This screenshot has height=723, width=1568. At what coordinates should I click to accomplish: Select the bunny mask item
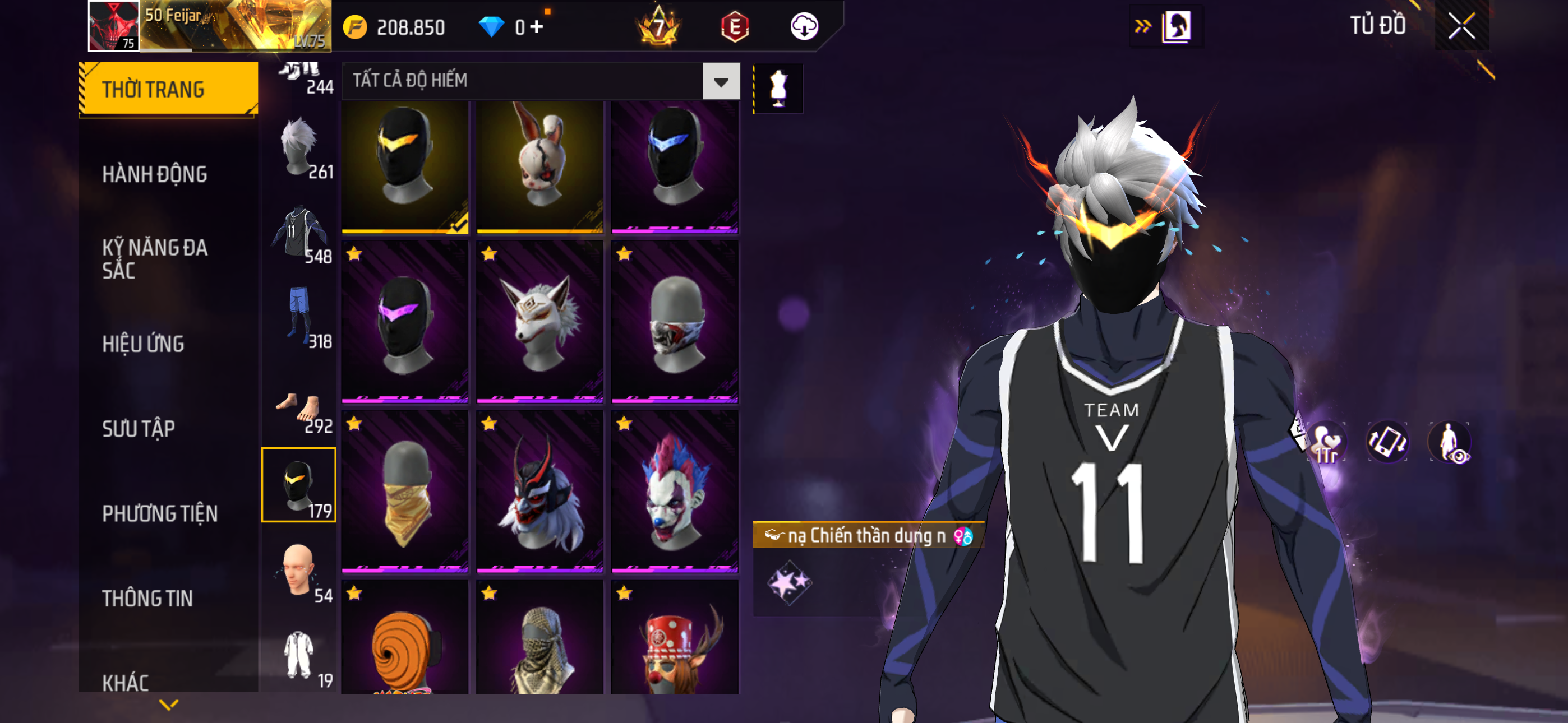point(540,165)
